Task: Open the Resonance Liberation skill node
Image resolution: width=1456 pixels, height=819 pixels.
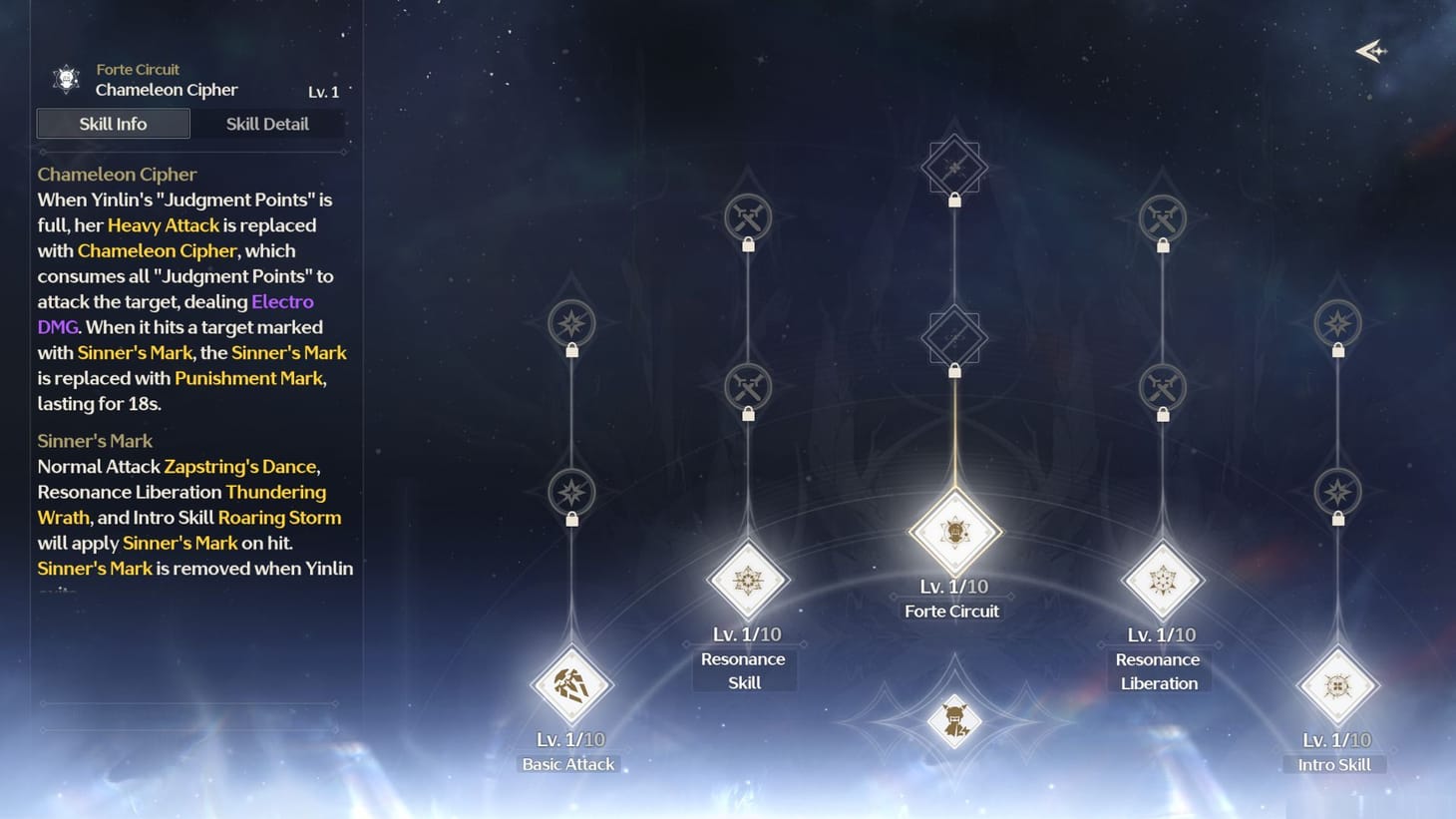Action: point(1161,579)
